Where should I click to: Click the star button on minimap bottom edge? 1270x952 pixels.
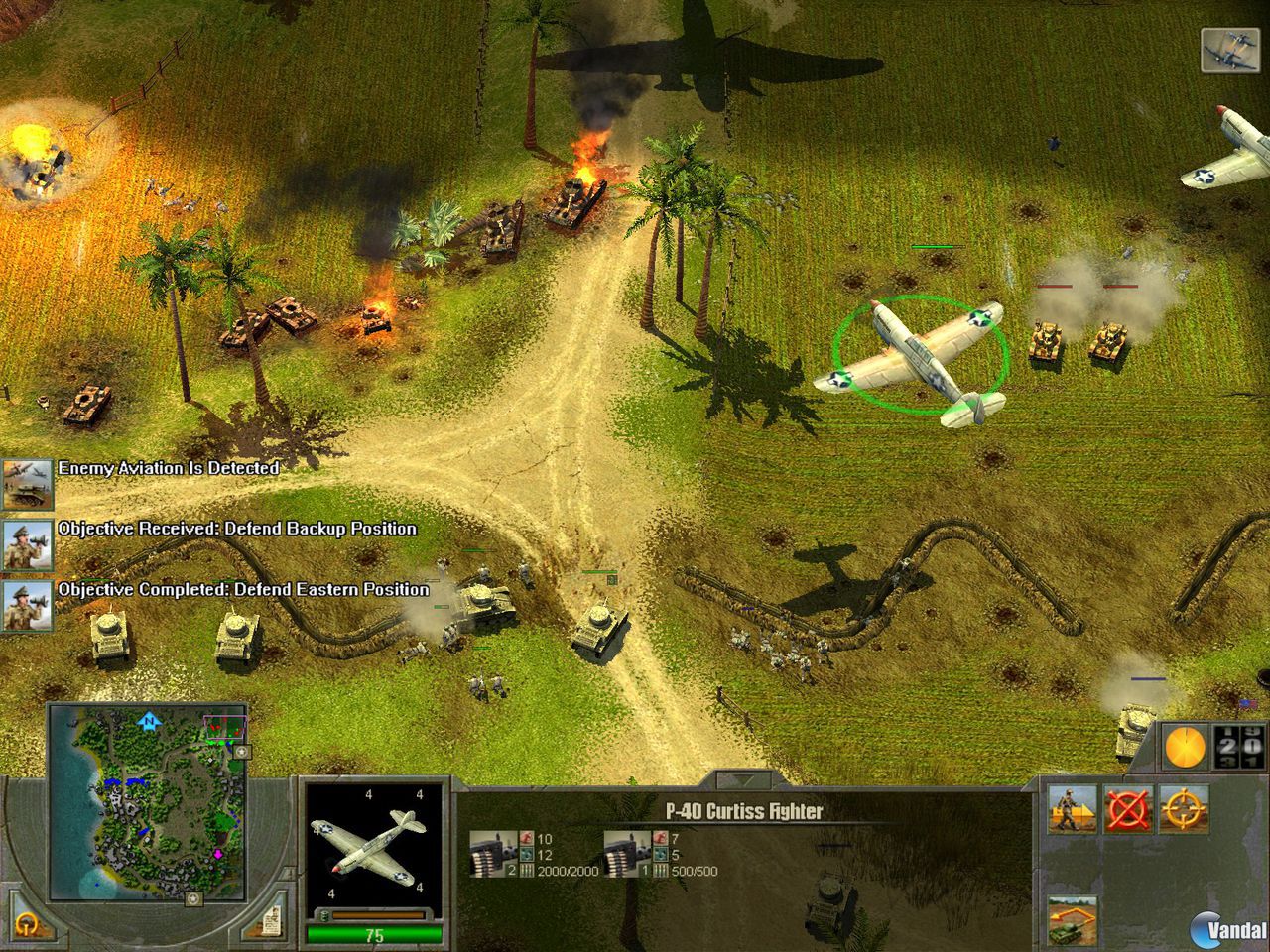tap(192, 899)
